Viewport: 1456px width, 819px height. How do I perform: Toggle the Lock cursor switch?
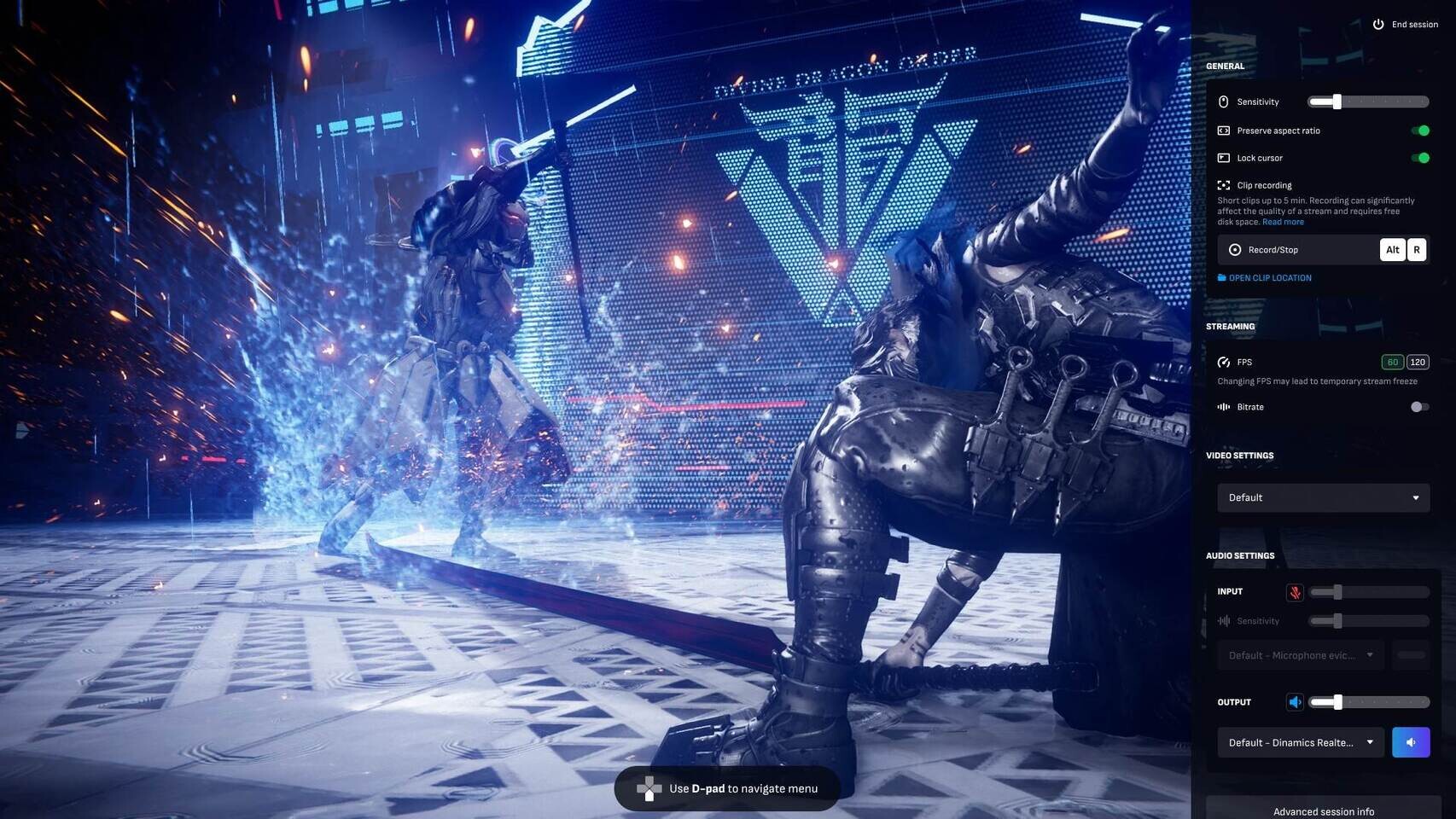[x=1420, y=158]
